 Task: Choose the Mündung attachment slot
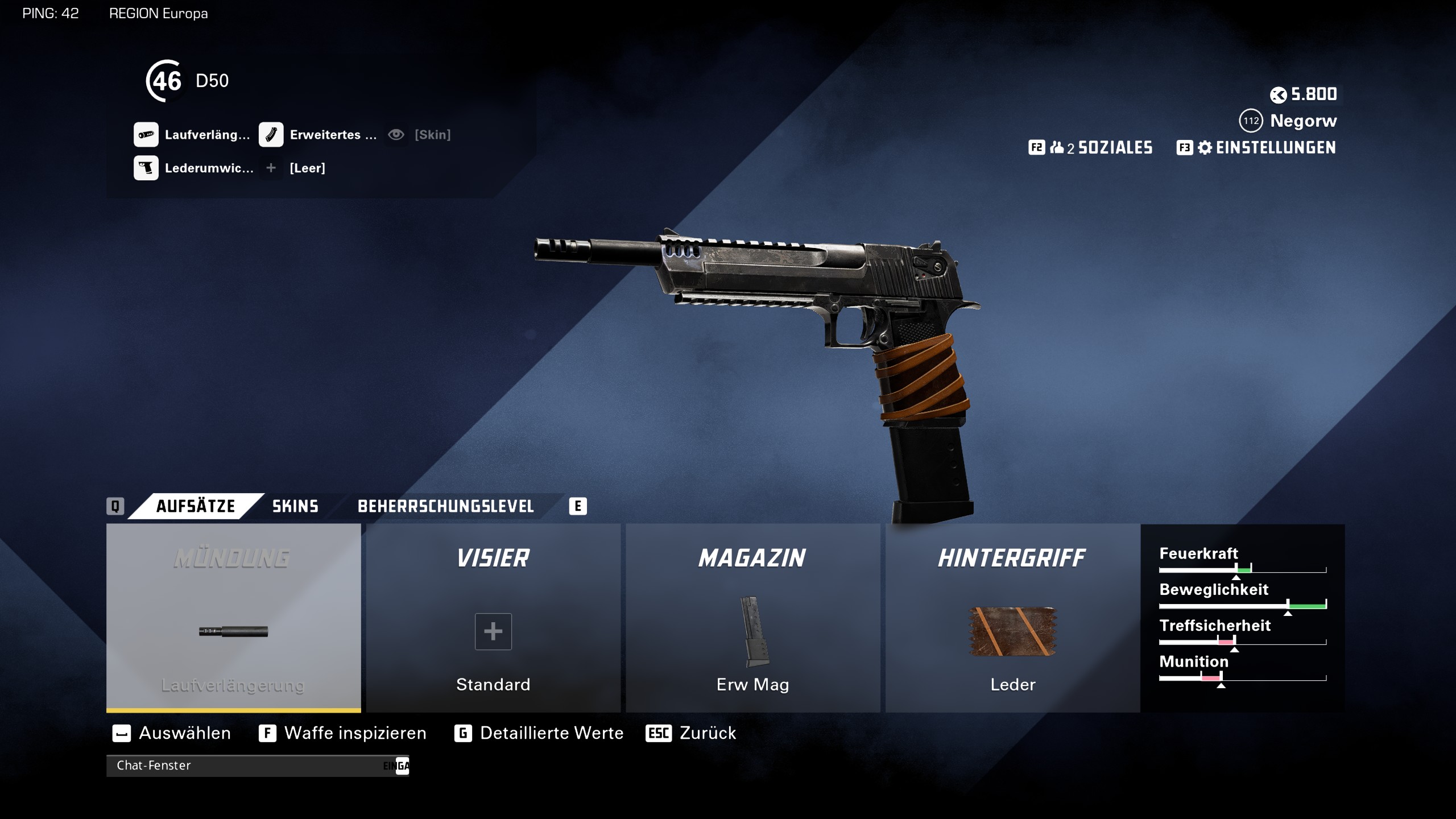(233, 618)
